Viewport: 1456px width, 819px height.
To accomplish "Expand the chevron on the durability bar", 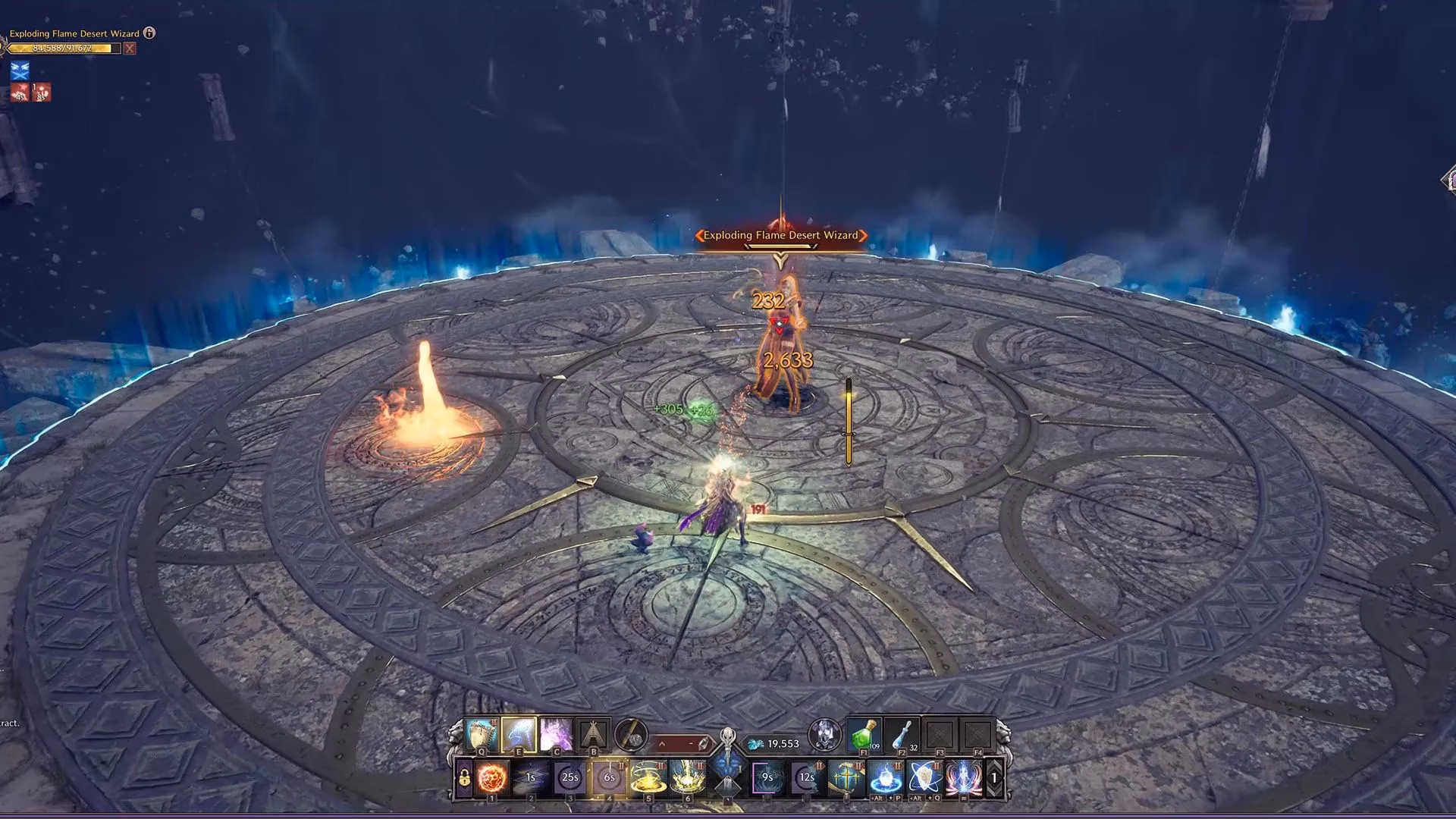I will (662, 744).
